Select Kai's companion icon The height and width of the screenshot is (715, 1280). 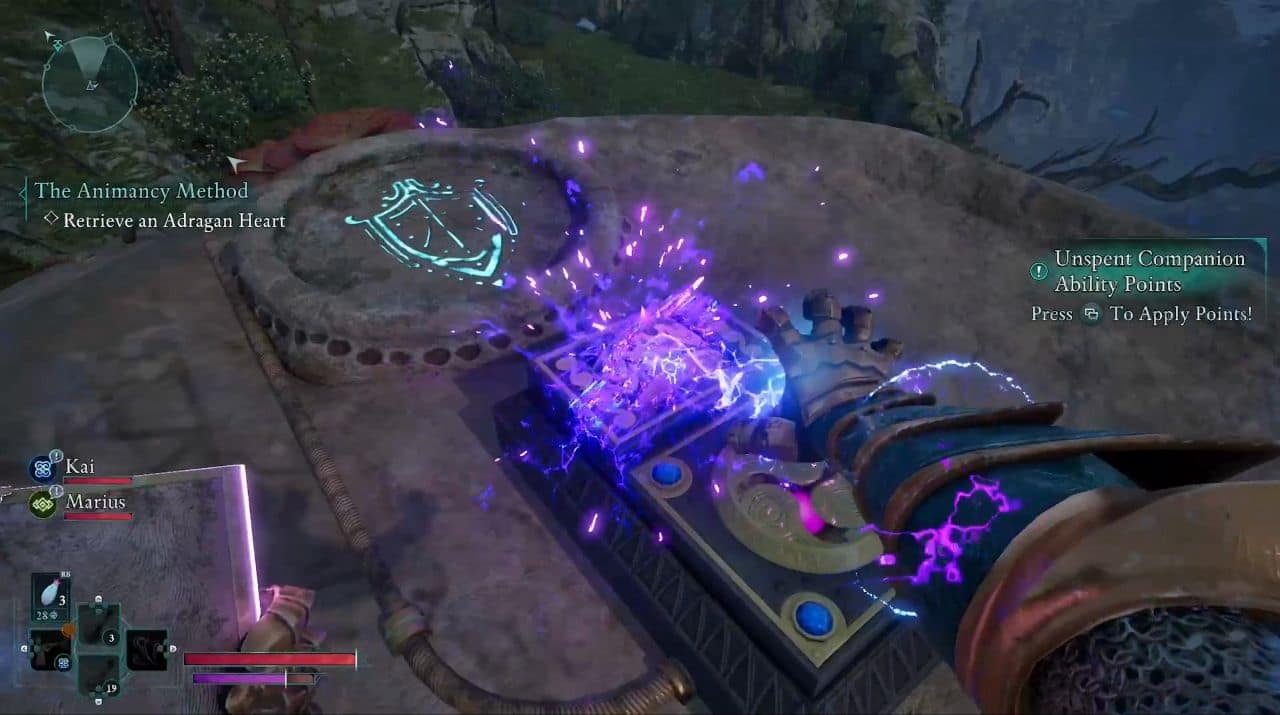click(x=42, y=468)
